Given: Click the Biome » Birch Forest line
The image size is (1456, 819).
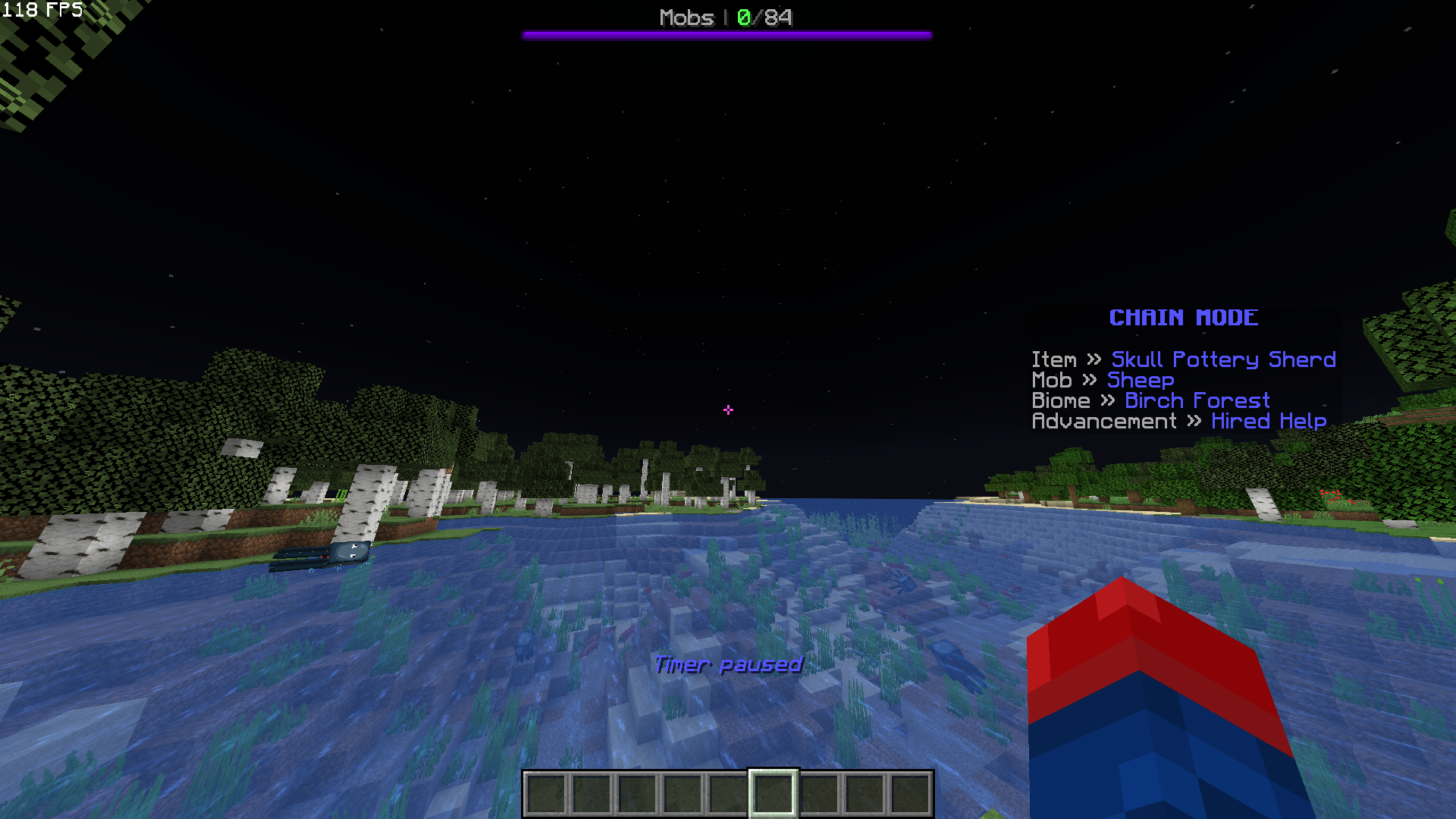Looking at the screenshot, I should click(x=1150, y=400).
